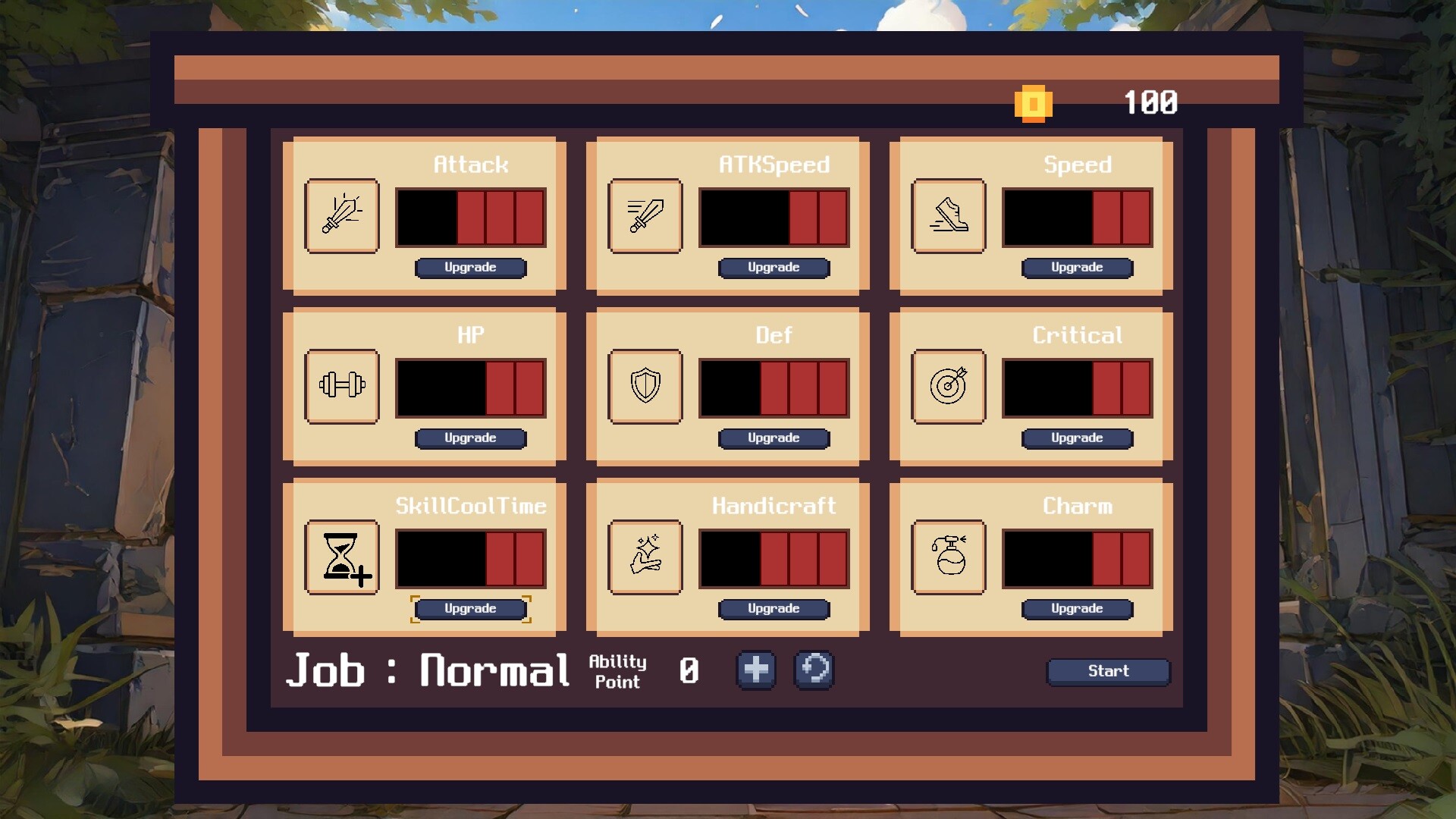Image resolution: width=1456 pixels, height=819 pixels.
Task: Upgrade the highlighted SkillCoolTime stat
Action: coord(470,608)
